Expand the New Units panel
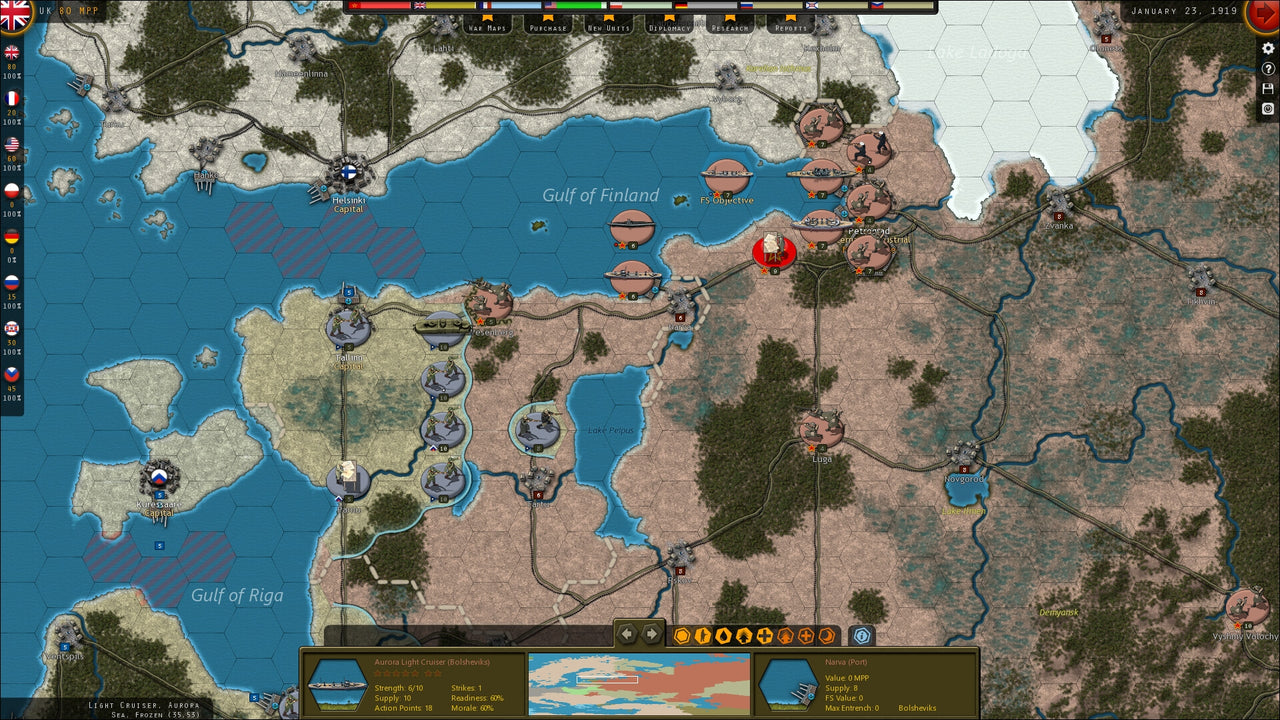Image resolution: width=1280 pixels, height=720 pixels. click(608, 29)
